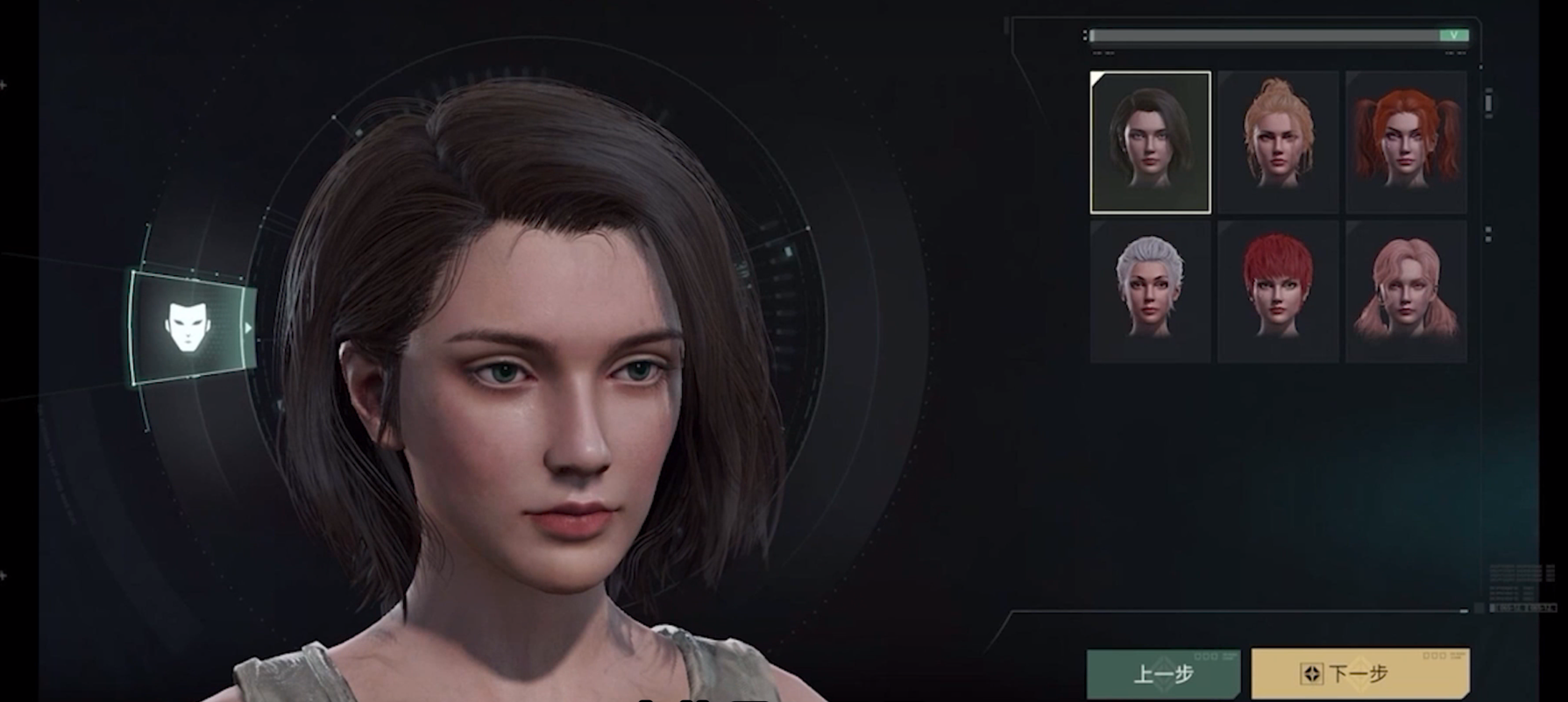Continue with the 下一步 button
The width and height of the screenshot is (1568, 702).
click(x=1359, y=674)
